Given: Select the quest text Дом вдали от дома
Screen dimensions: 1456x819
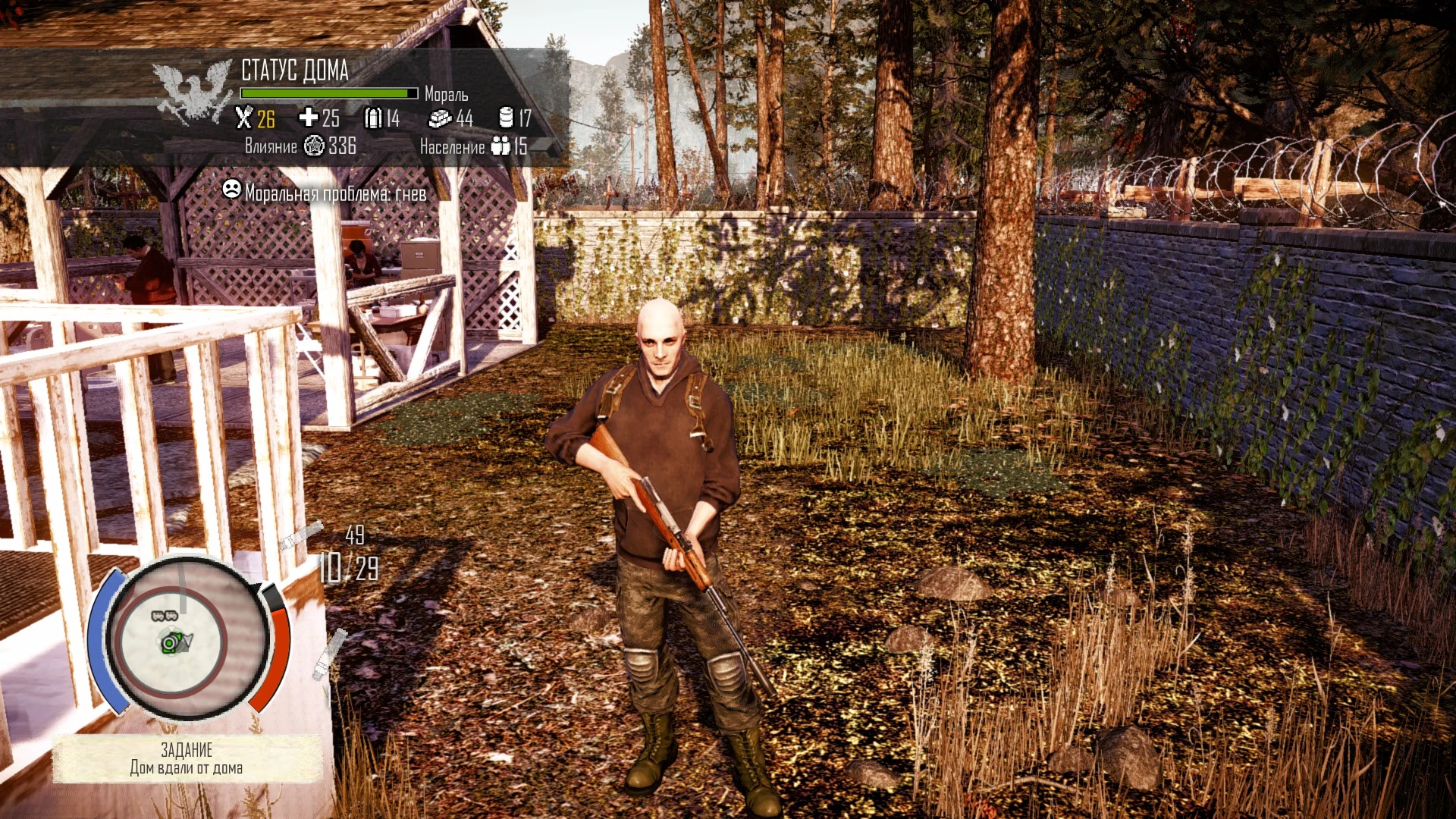Looking at the screenshot, I should (186, 768).
